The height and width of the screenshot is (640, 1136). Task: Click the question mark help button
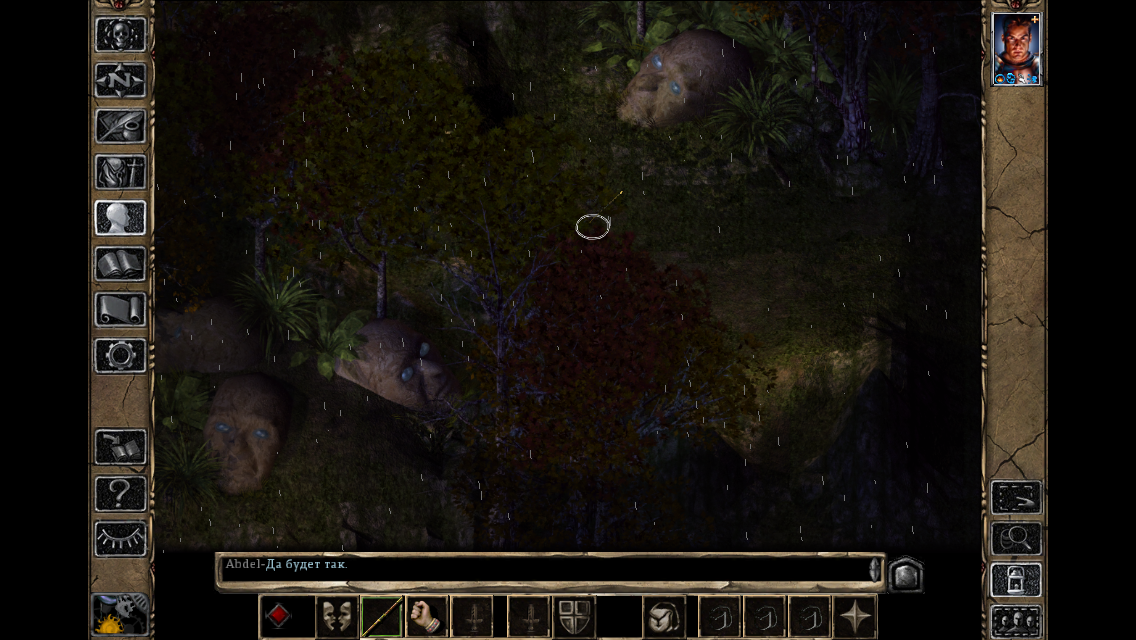pos(120,493)
